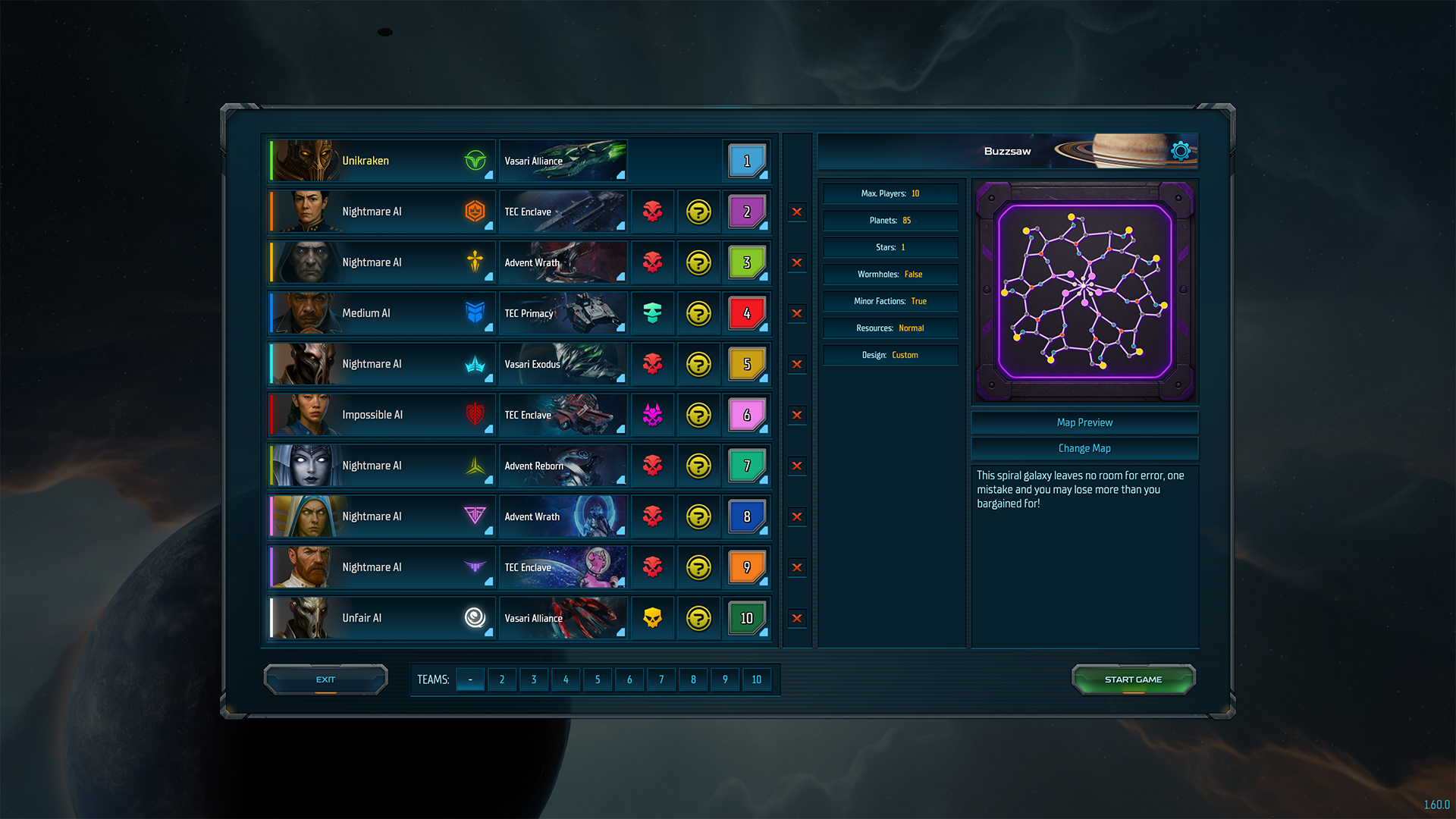Open the Map Preview
The height and width of the screenshot is (819, 1456).
pos(1084,422)
